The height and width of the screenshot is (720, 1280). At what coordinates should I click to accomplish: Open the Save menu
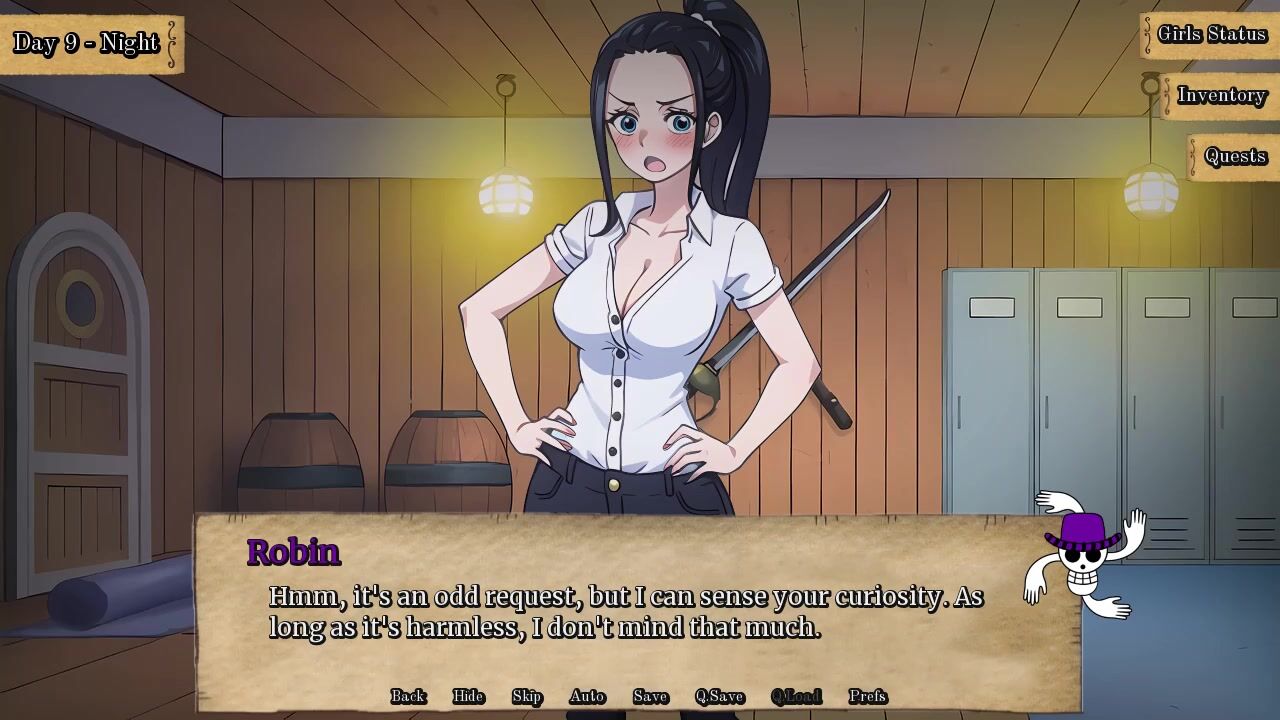point(650,696)
